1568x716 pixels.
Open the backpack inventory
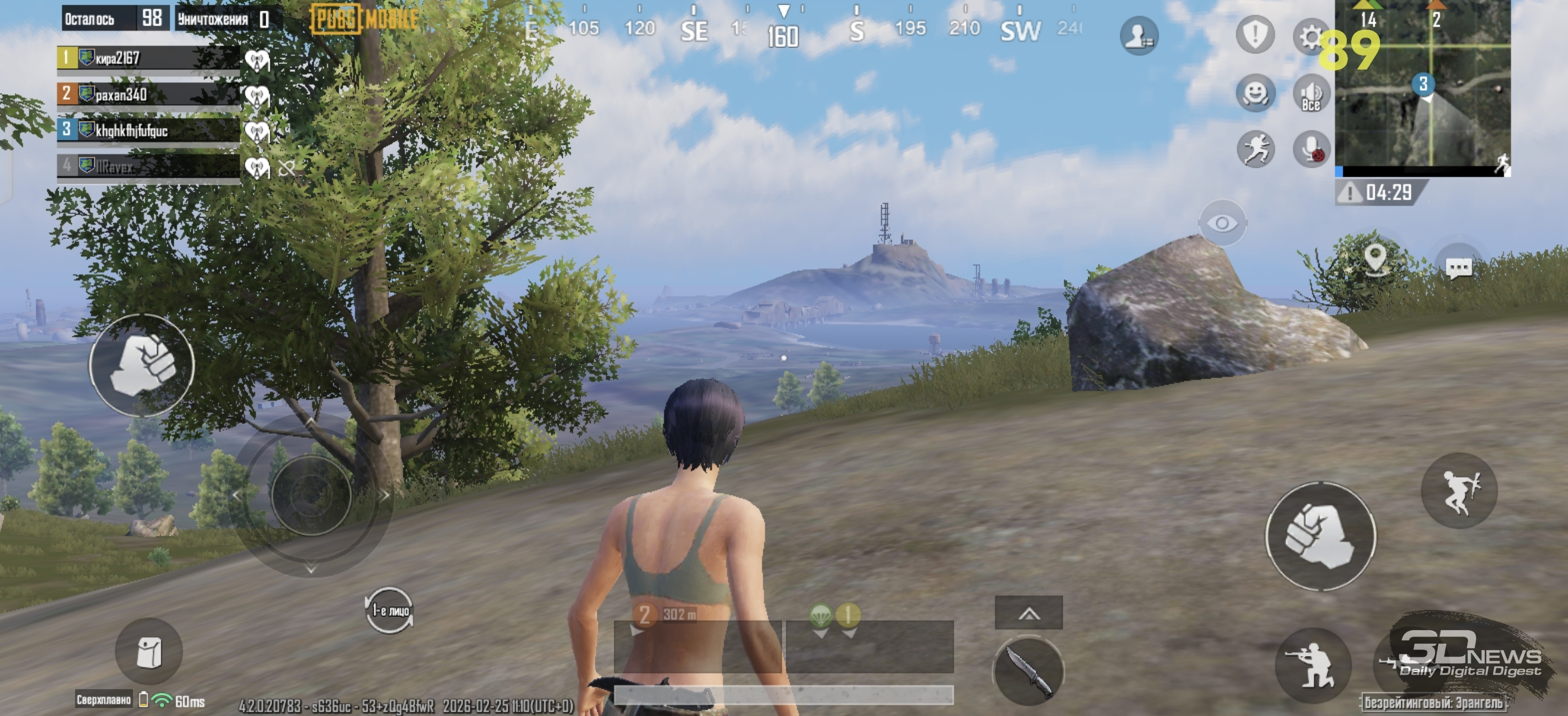(149, 652)
